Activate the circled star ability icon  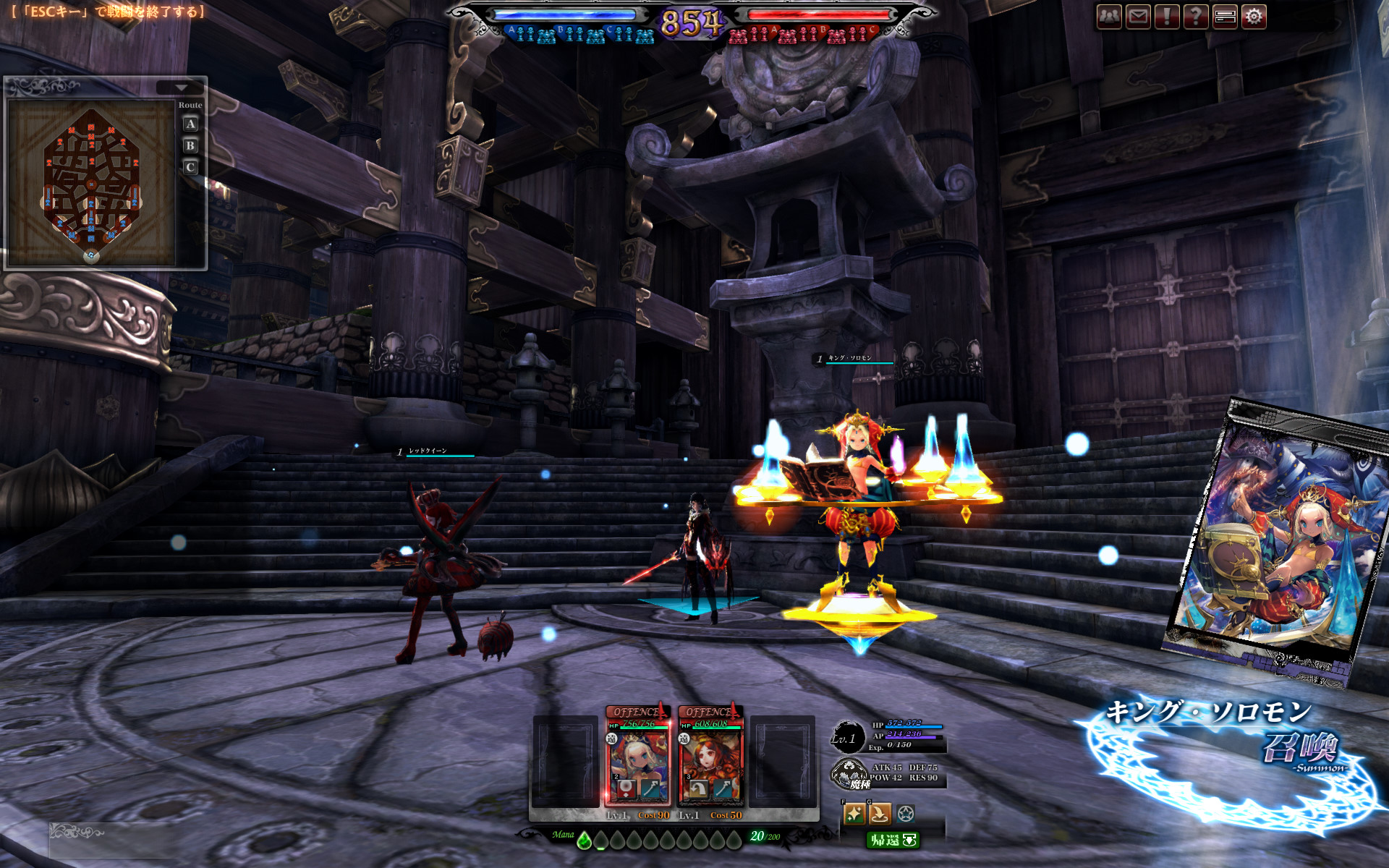[906, 814]
